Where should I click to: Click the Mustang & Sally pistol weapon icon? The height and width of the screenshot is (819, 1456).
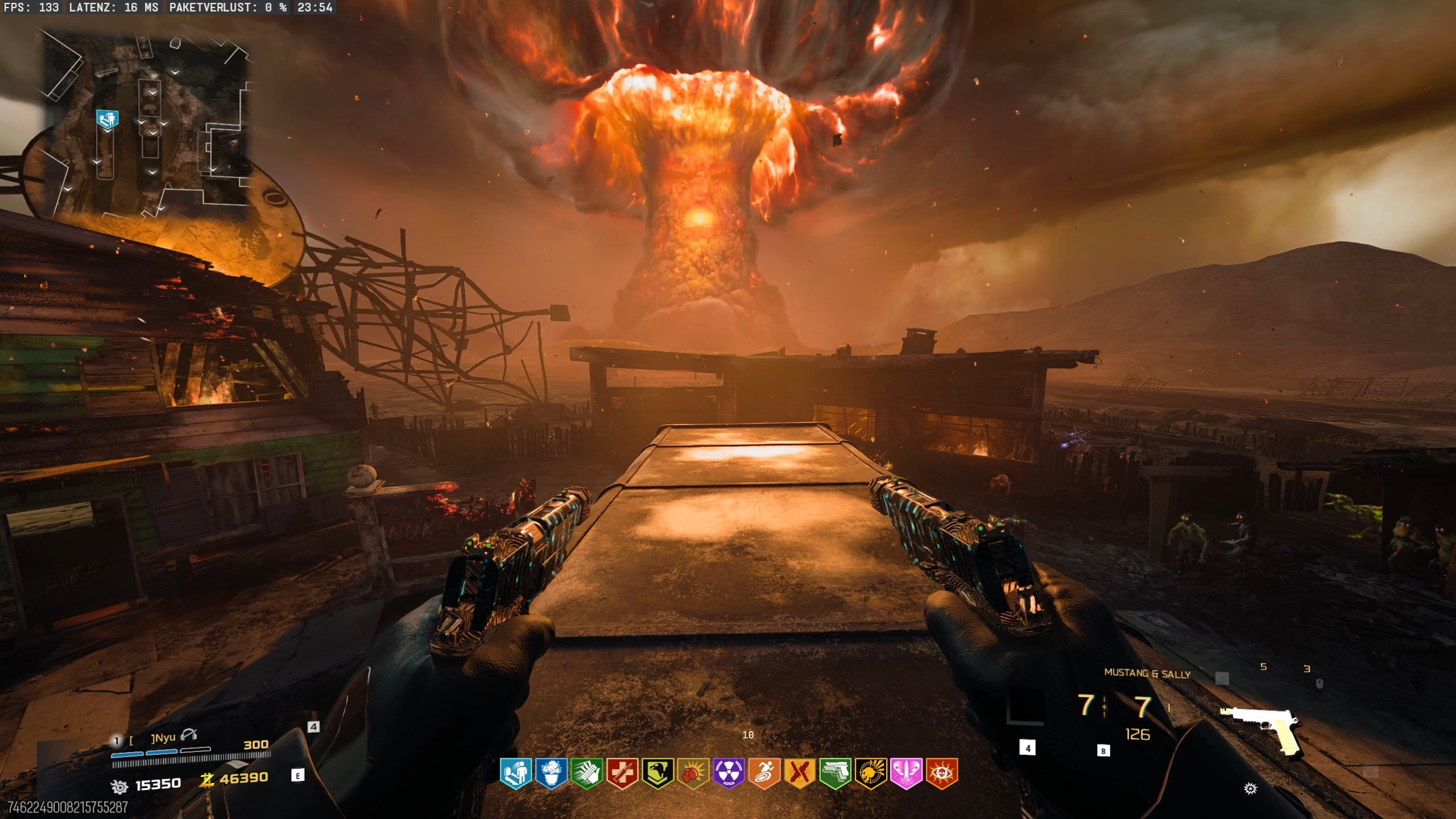pos(1261,729)
